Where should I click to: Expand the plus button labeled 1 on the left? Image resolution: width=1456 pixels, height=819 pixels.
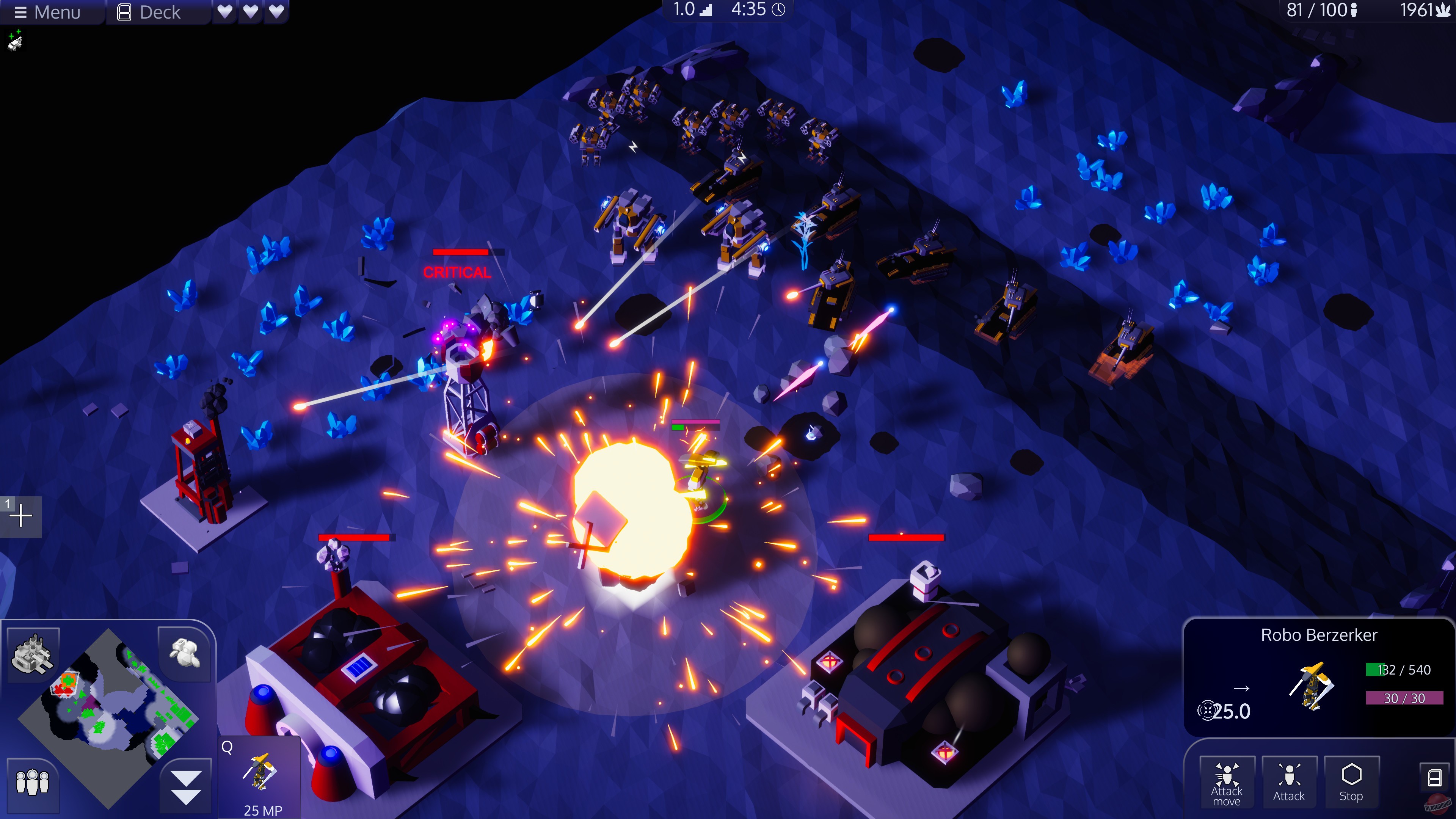pyautogui.click(x=21, y=516)
